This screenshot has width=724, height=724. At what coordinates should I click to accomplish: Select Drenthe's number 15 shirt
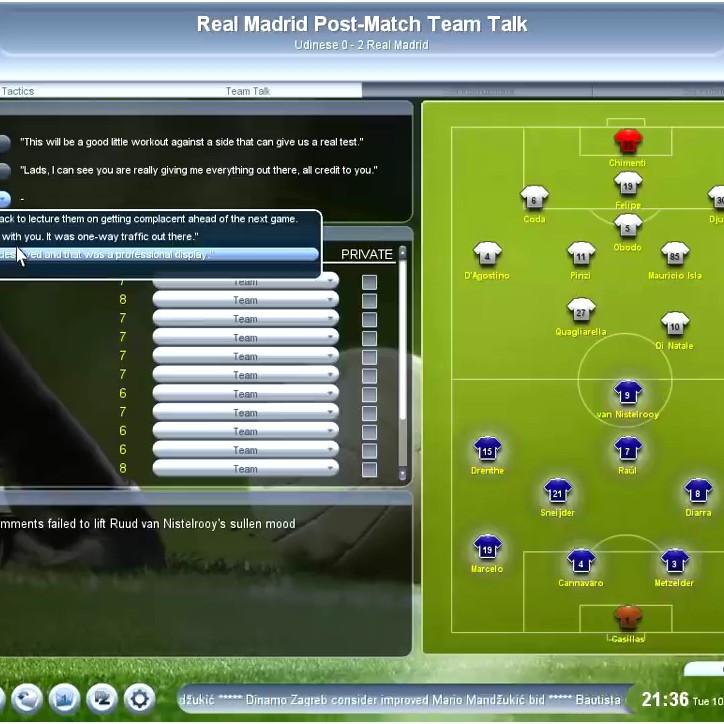pyautogui.click(x=487, y=449)
